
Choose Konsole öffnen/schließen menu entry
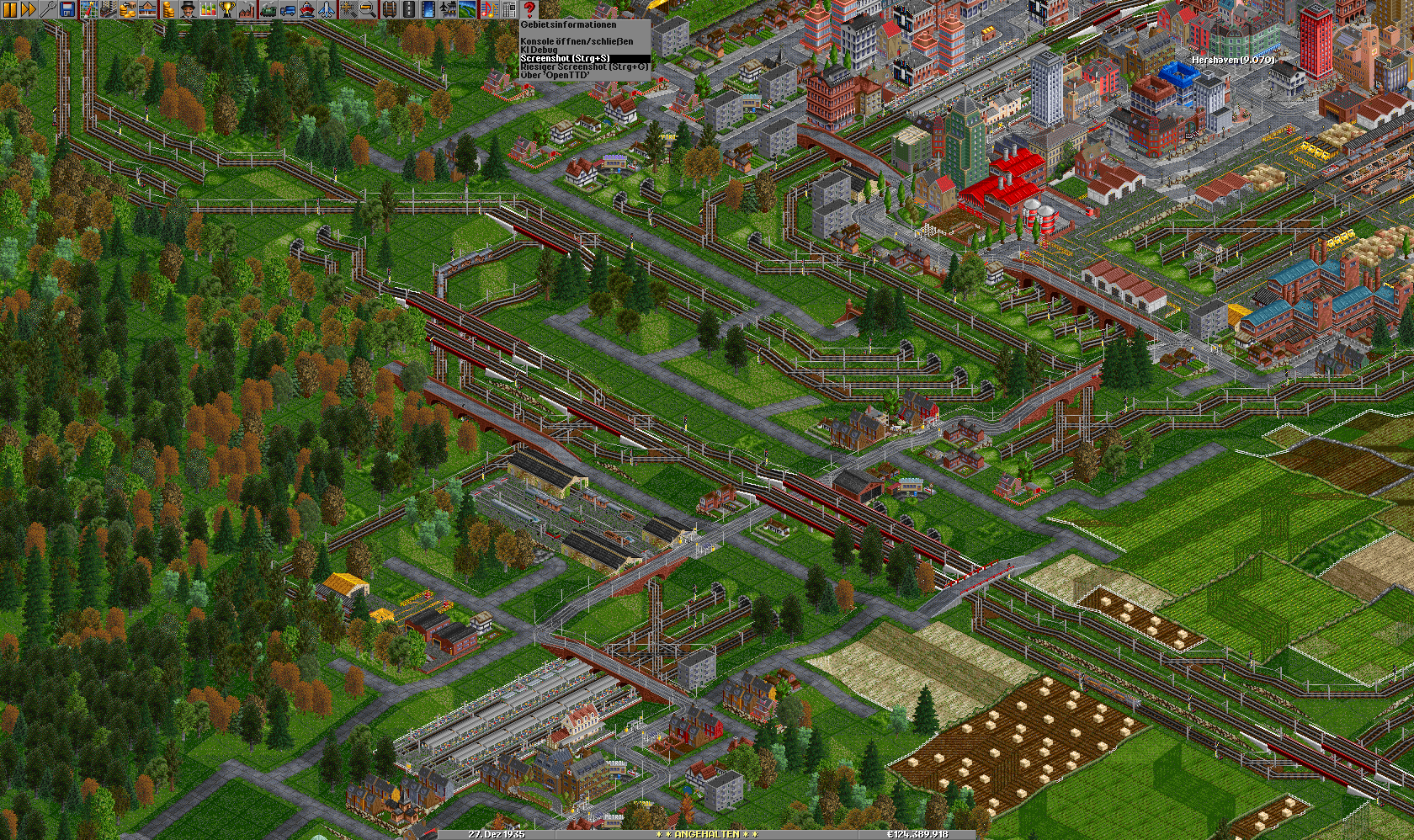coord(577,41)
